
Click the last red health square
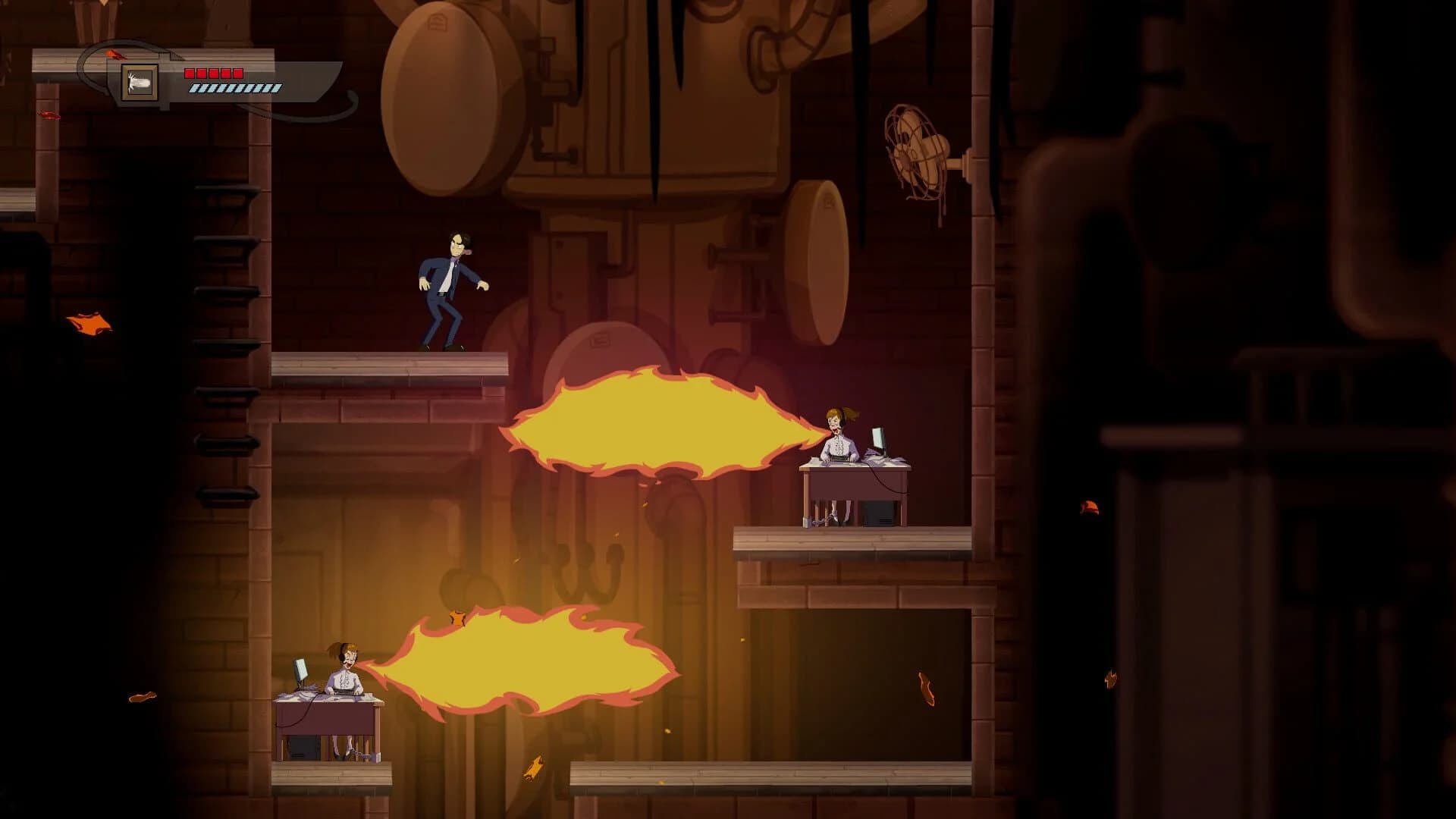[237, 73]
